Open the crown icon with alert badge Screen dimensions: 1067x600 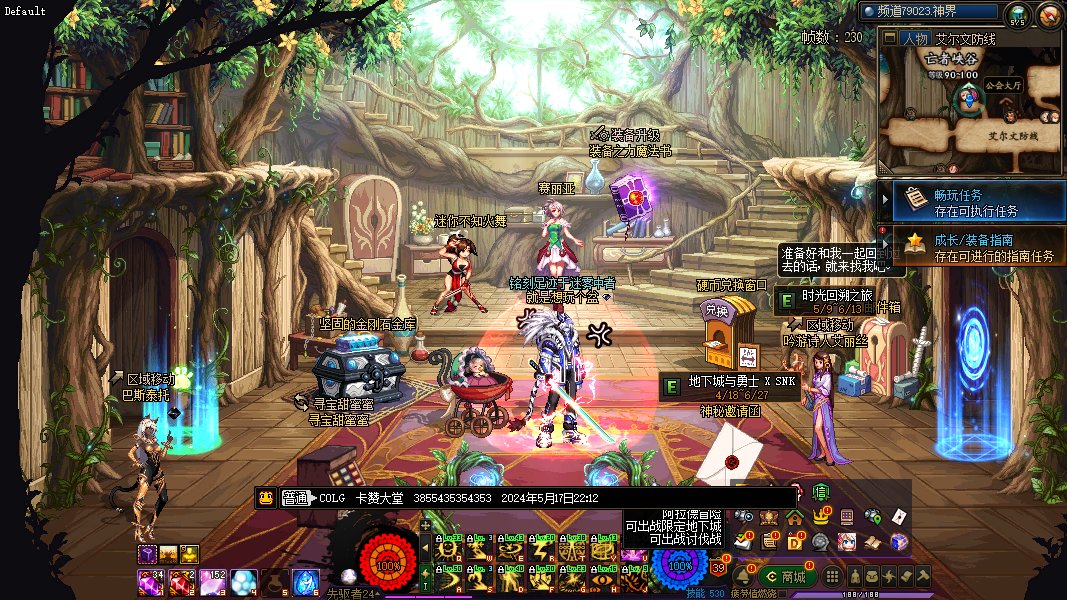click(821, 517)
